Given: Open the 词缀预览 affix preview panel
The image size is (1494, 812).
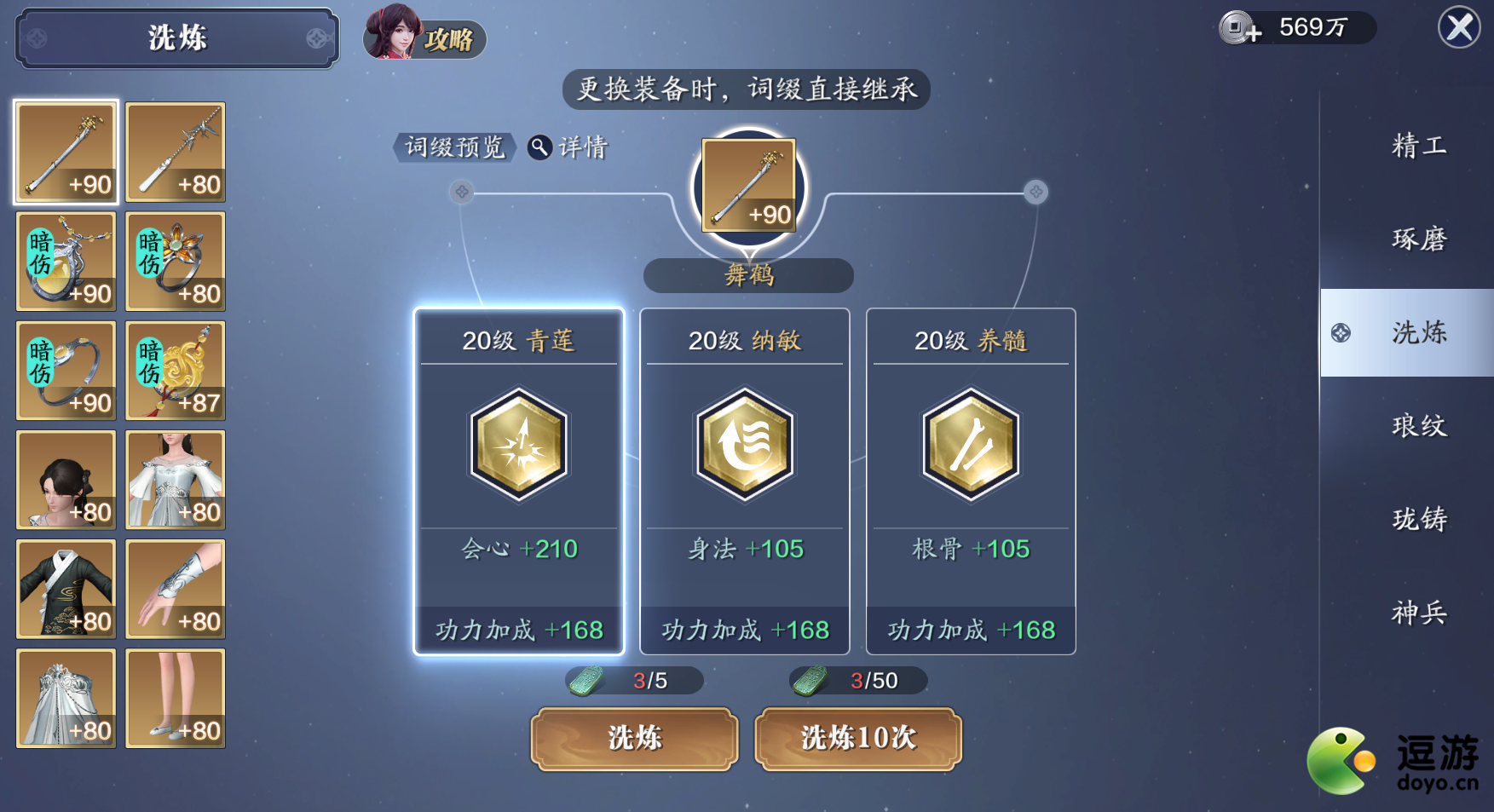Looking at the screenshot, I should (x=454, y=147).
